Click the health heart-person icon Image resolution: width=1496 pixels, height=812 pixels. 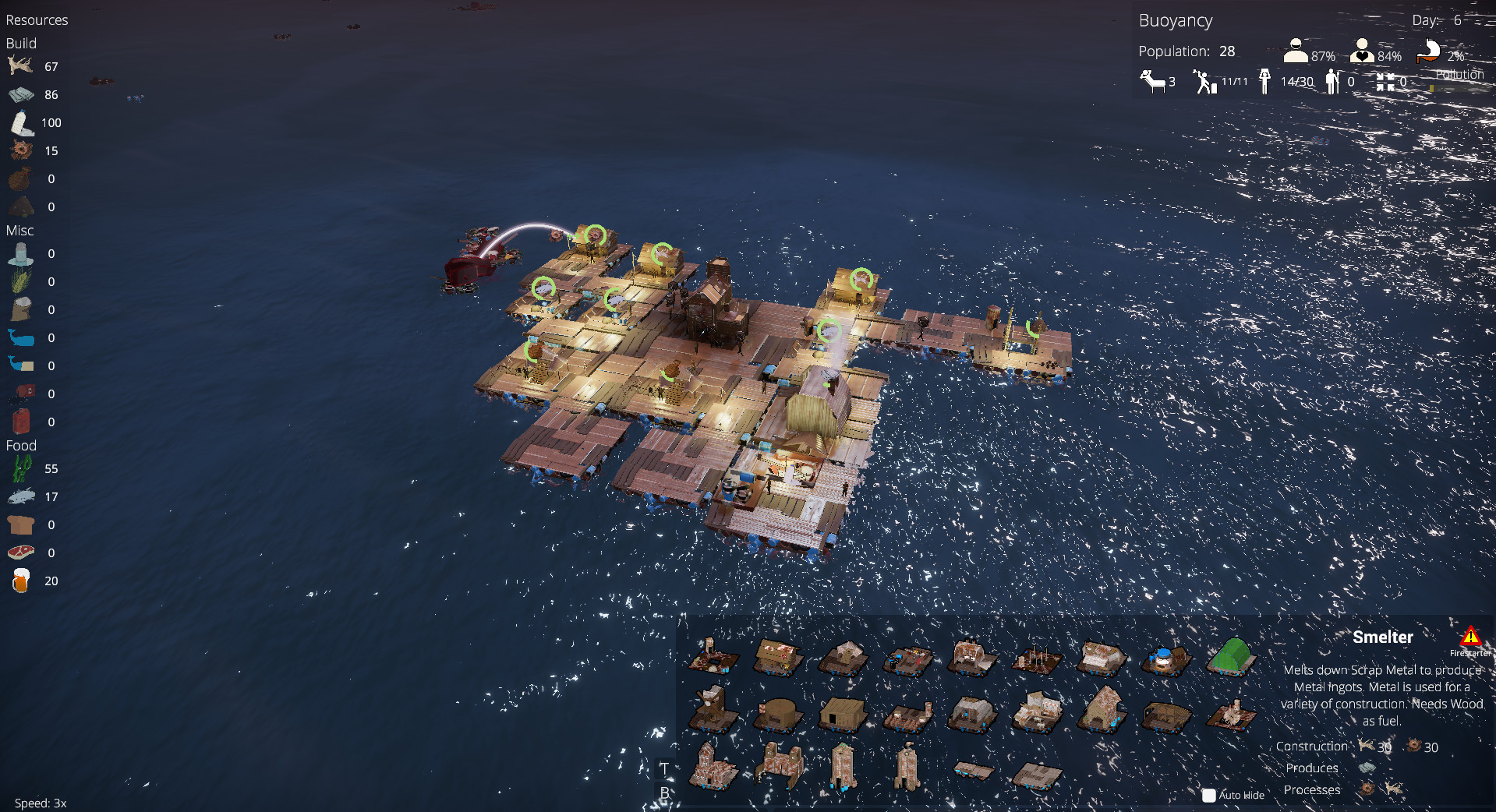(x=1362, y=51)
